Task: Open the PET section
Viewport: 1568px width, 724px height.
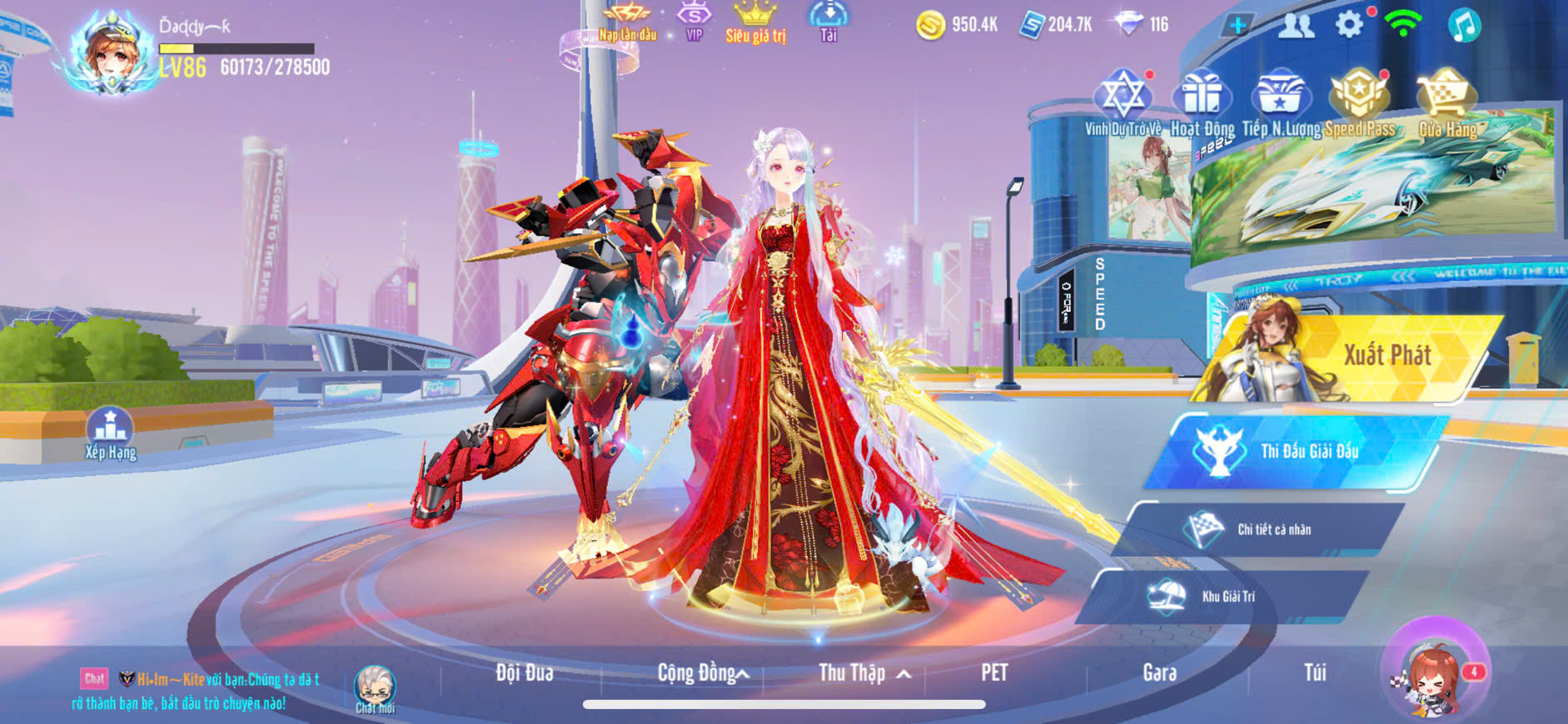Action: (994, 672)
